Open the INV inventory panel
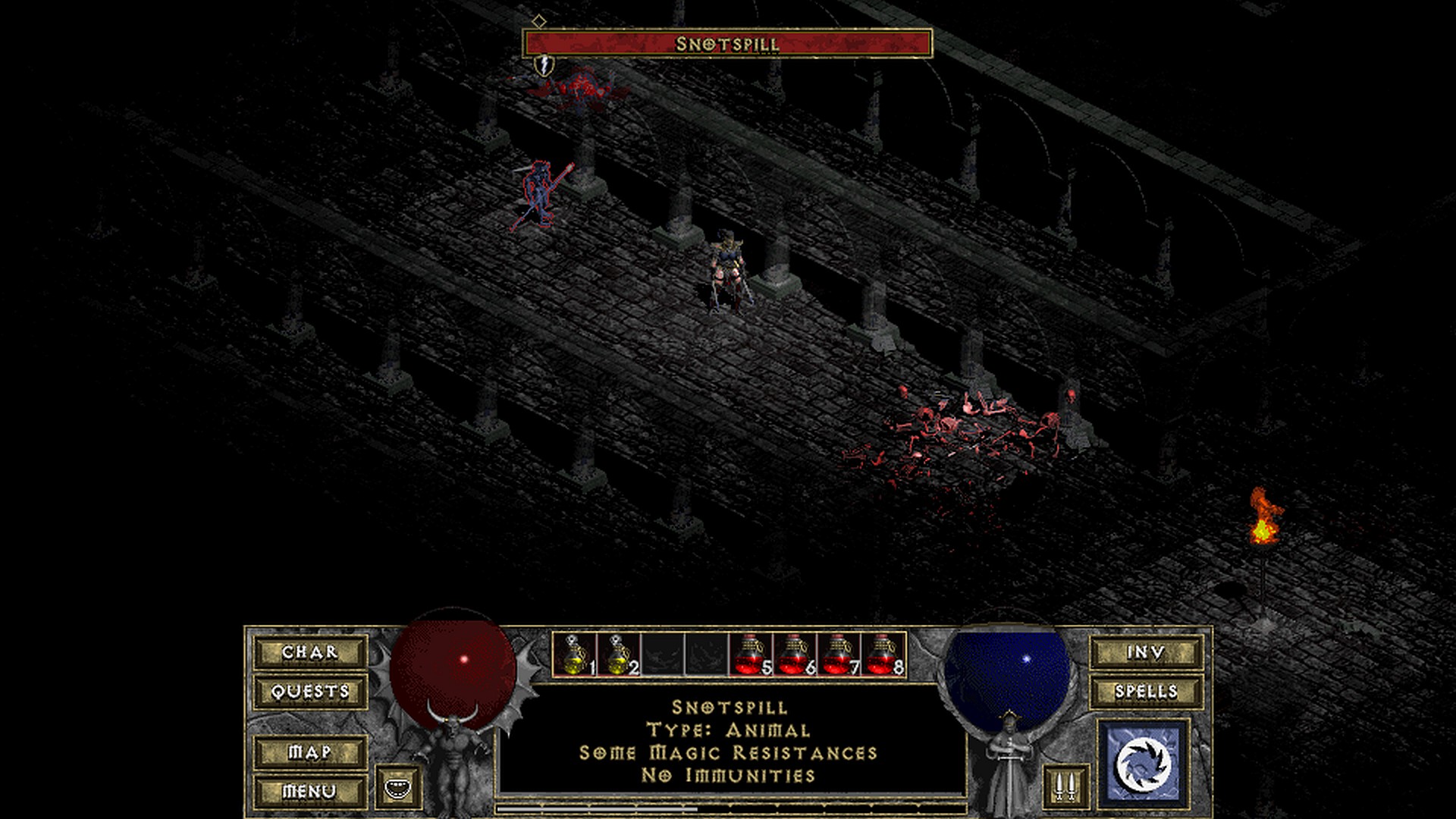The image size is (1456, 819). coord(1146,652)
